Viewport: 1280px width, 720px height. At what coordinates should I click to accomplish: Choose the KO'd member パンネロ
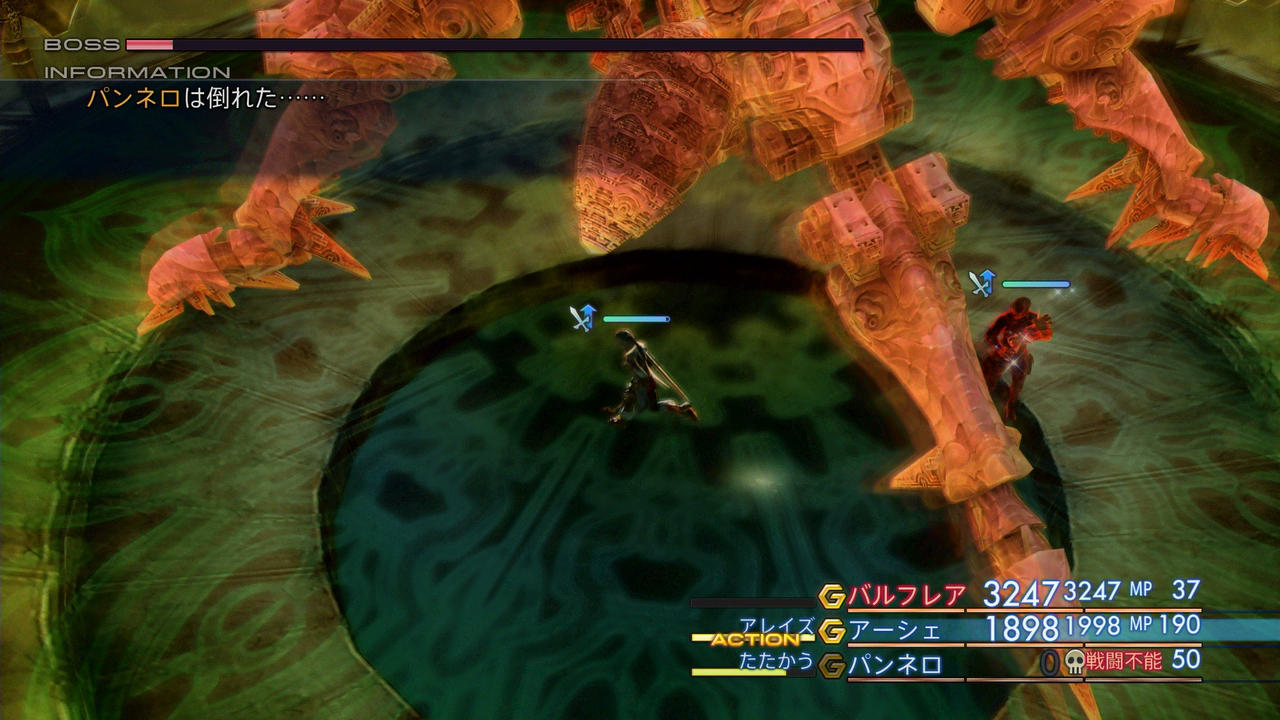895,665
